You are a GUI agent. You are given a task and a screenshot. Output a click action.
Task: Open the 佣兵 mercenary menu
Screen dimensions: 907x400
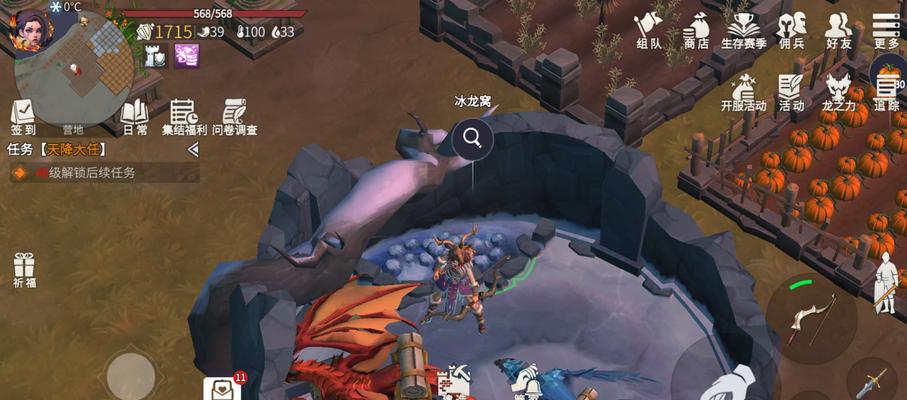(x=792, y=29)
